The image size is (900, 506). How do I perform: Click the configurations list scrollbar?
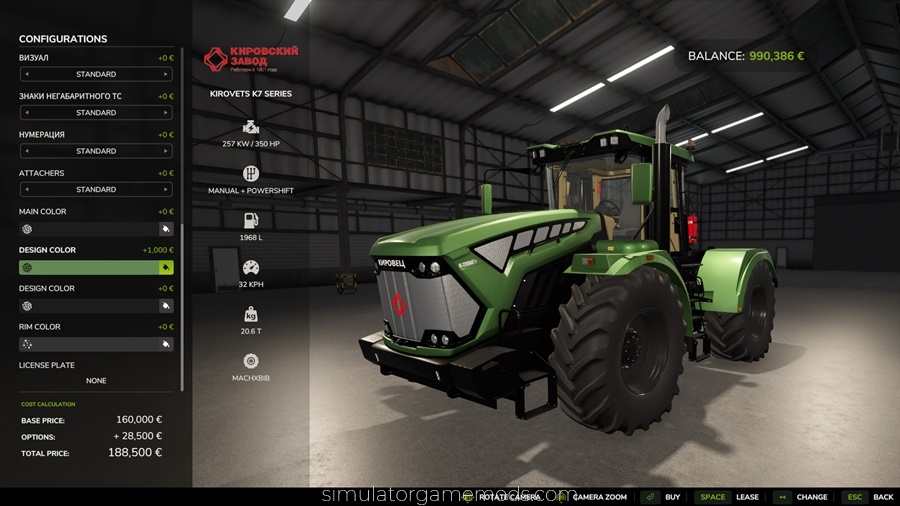[182, 300]
